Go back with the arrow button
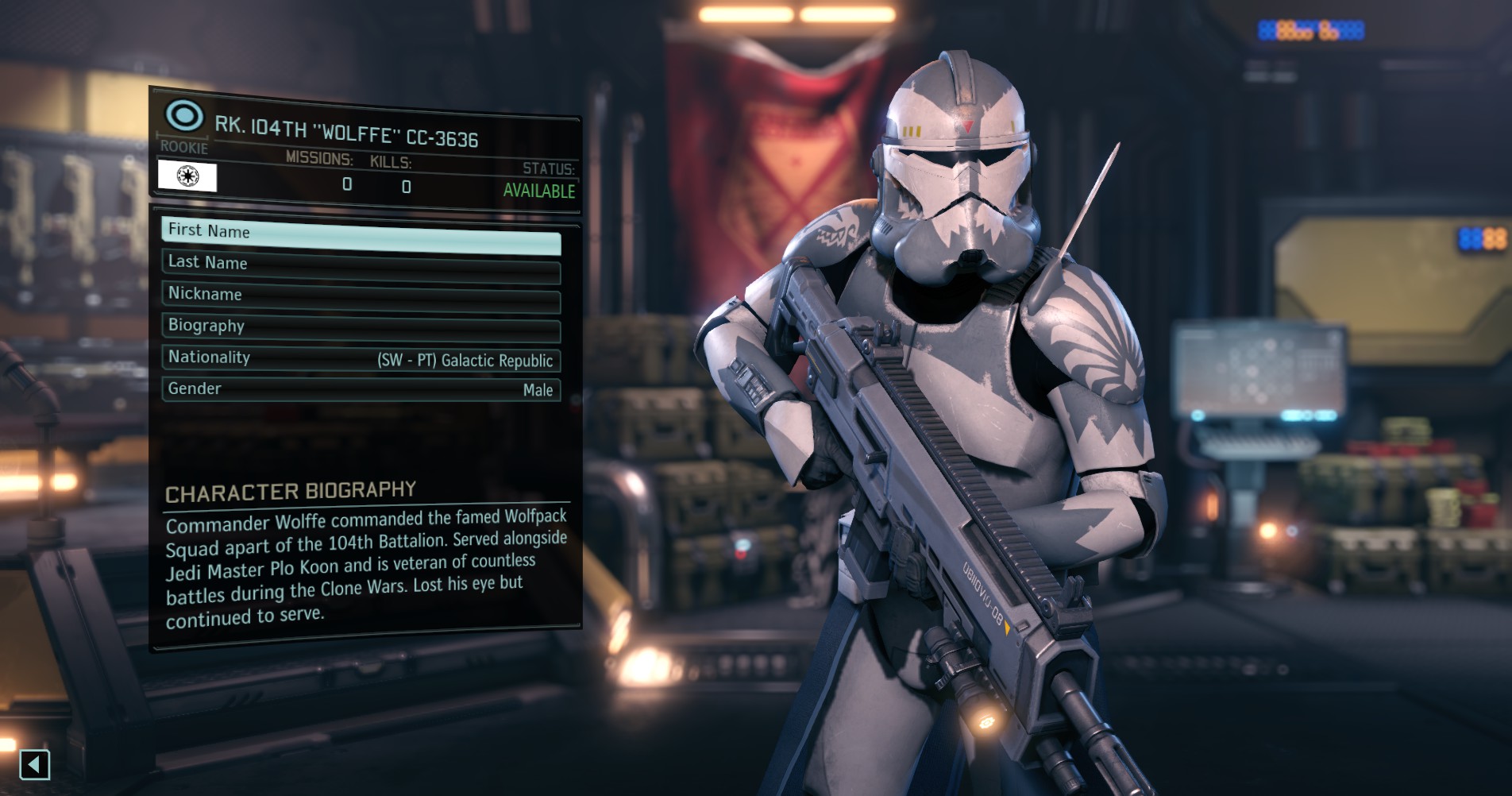The width and height of the screenshot is (1512, 796). 34,765
